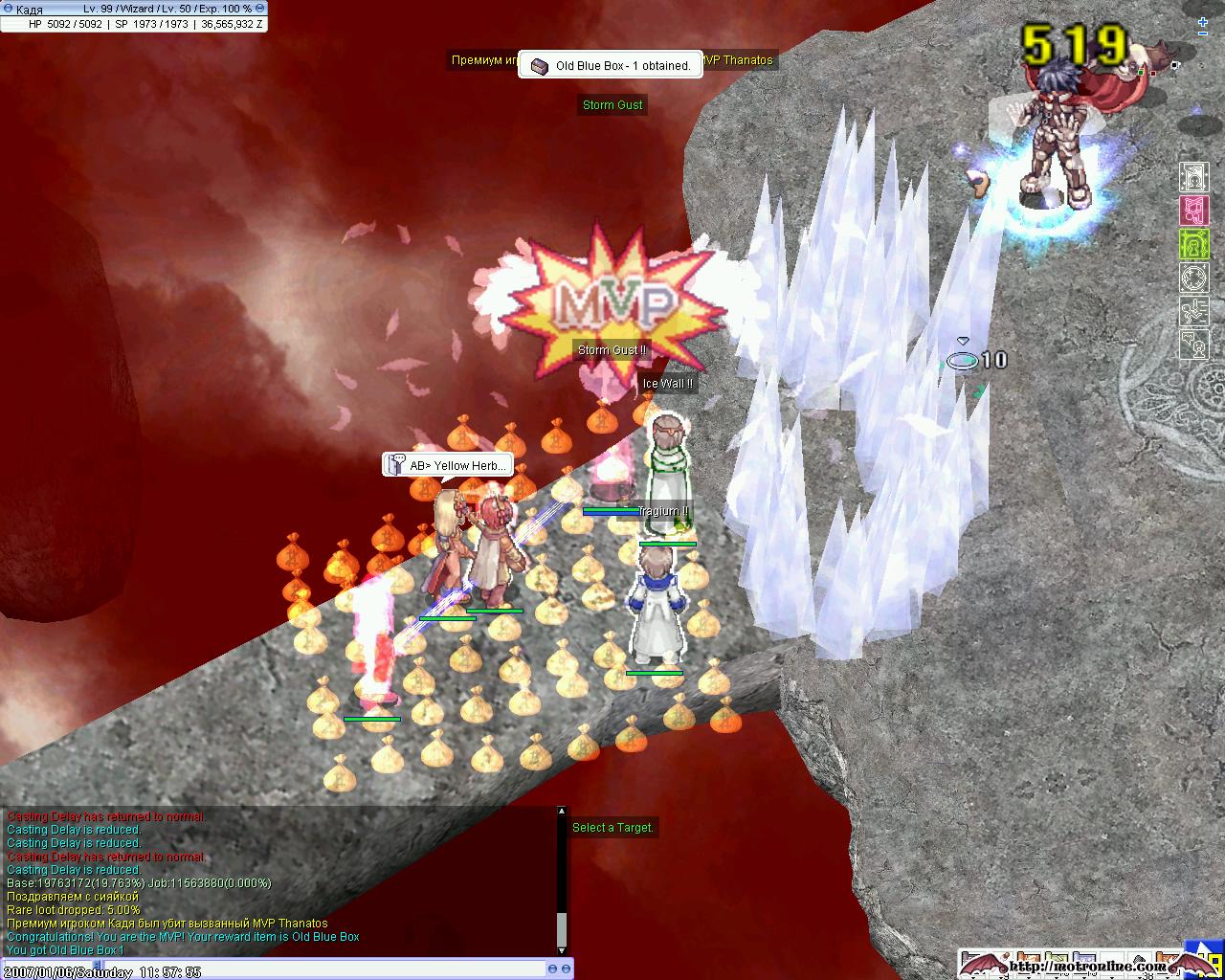Click the circular emblem status icon
The width and height of the screenshot is (1225, 980).
tap(1193, 278)
